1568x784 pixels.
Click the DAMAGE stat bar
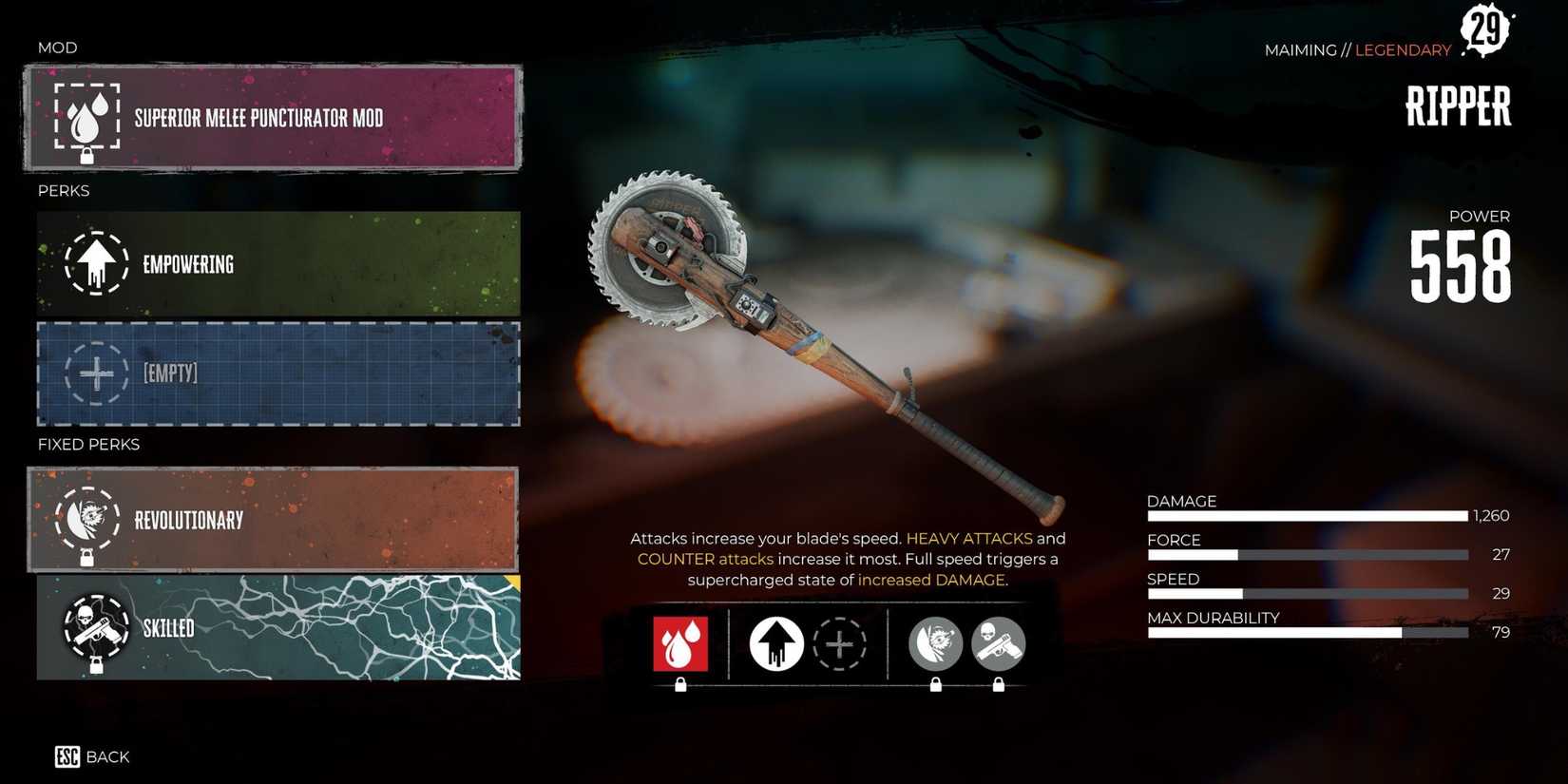1307,516
